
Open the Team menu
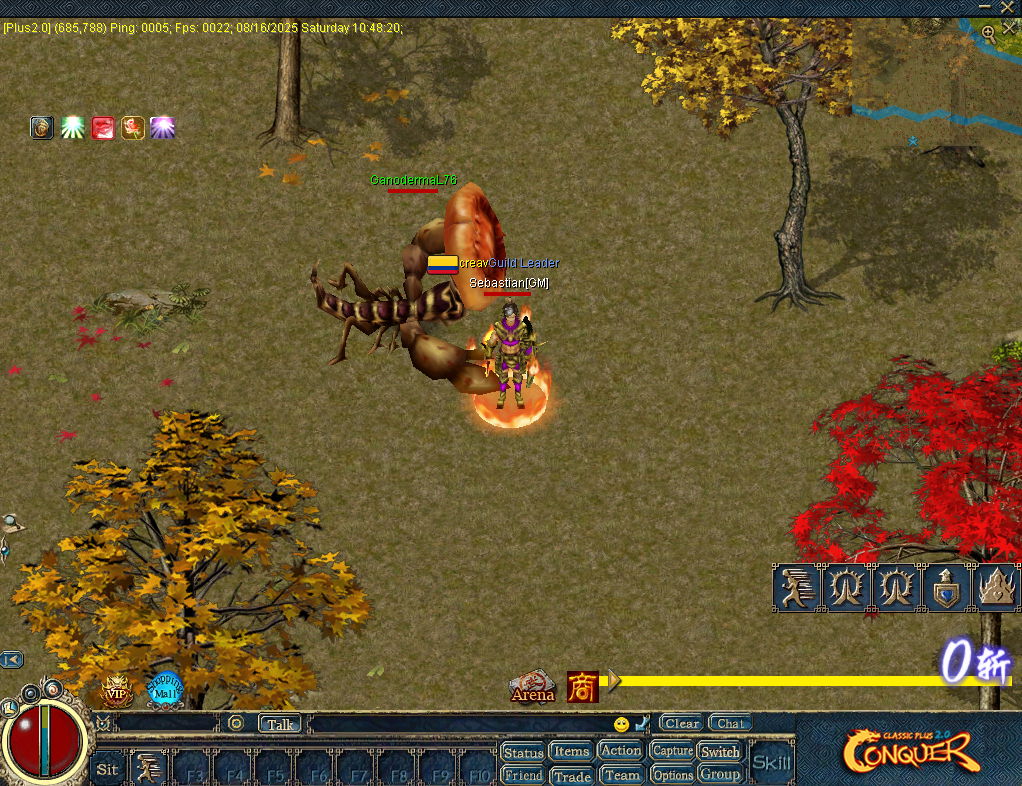pyautogui.click(x=621, y=775)
